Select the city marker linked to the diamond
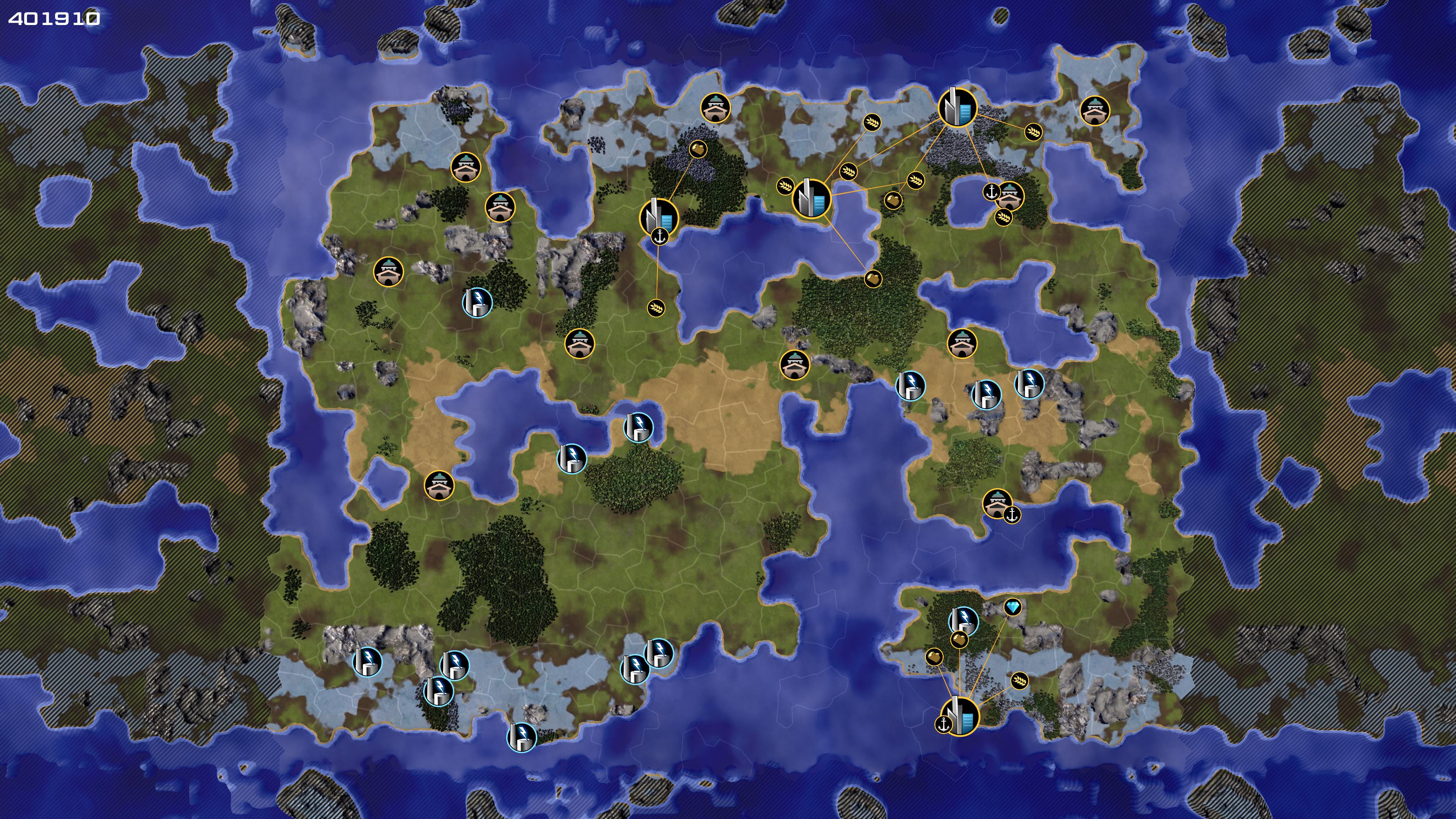Screen dimensions: 1456x819 (959, 716)
